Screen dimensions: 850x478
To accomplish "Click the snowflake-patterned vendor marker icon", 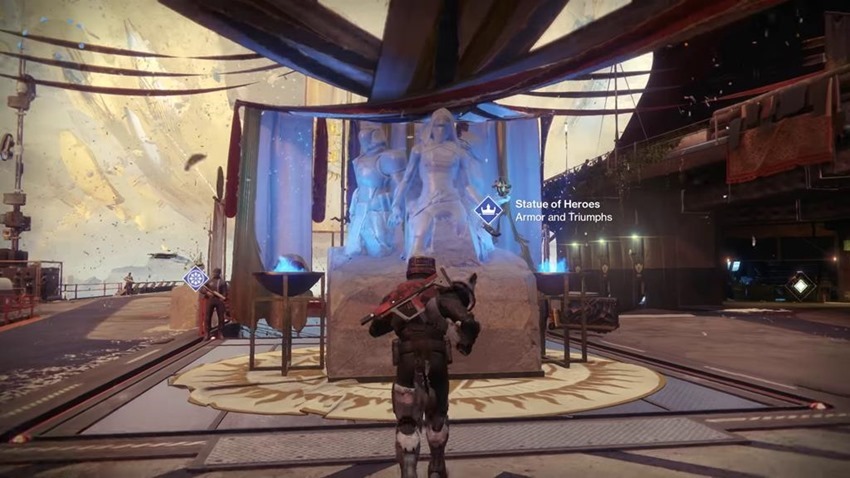I will [x=195, y=279].
